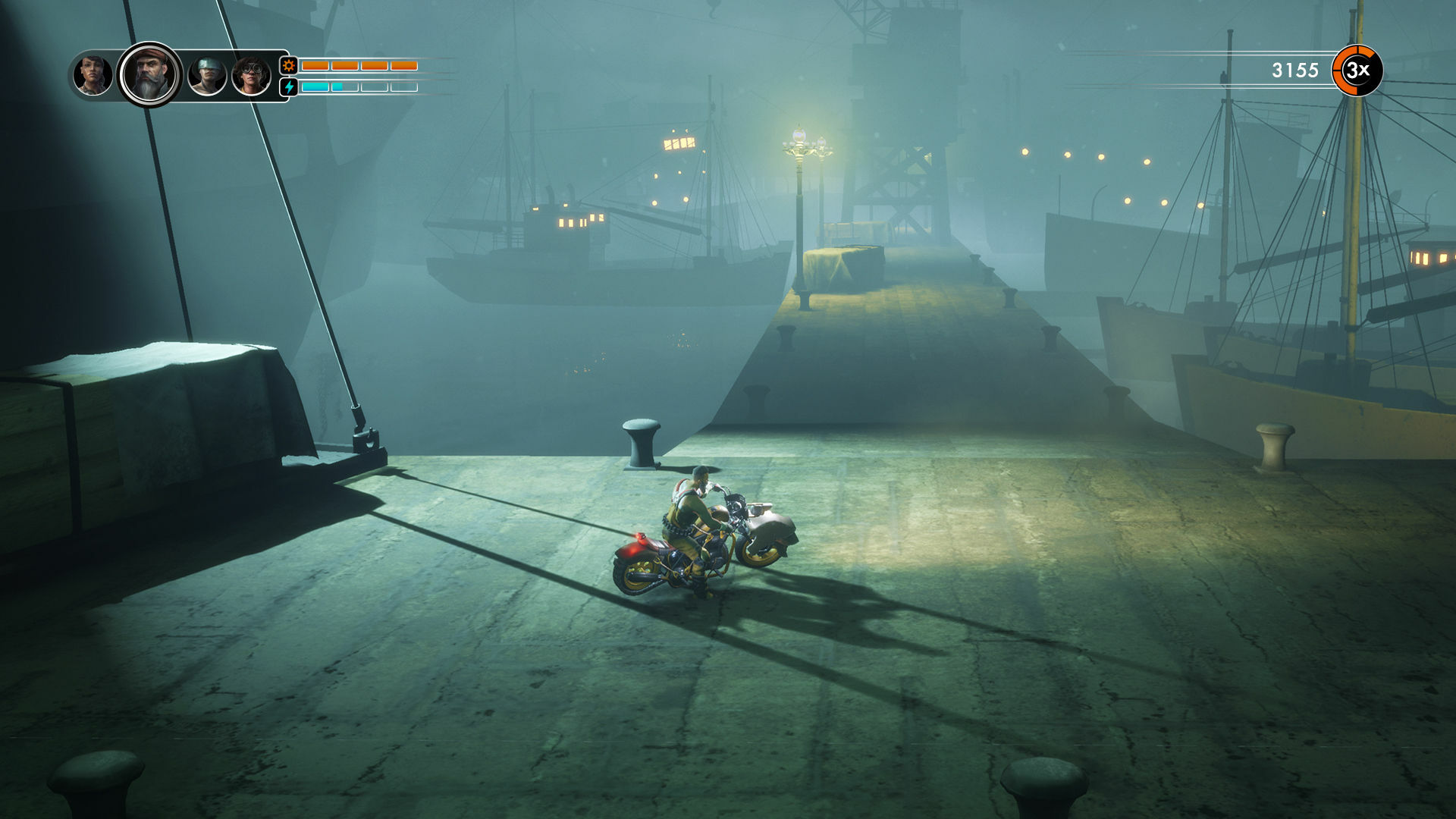Select the woman with braided hair portrait
1456x819 pixels.
[93, 75]
